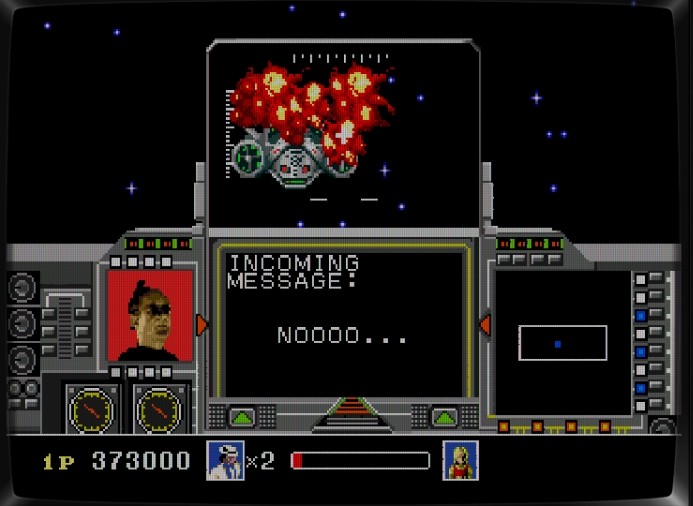Open the incoming message screen
Screen dimensions: 693x506
343,320
